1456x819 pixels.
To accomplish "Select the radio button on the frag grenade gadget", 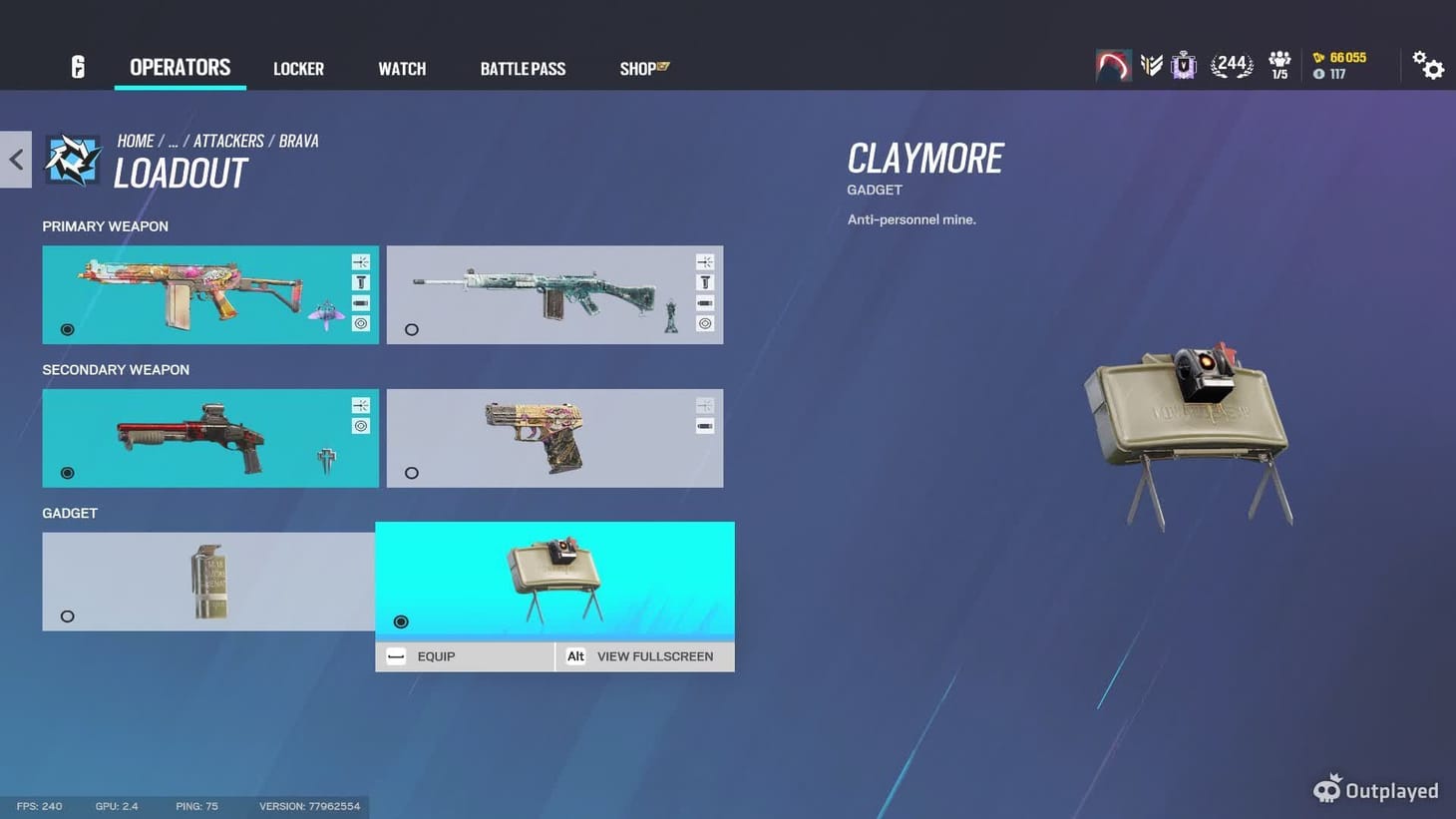I will [67, 616].
